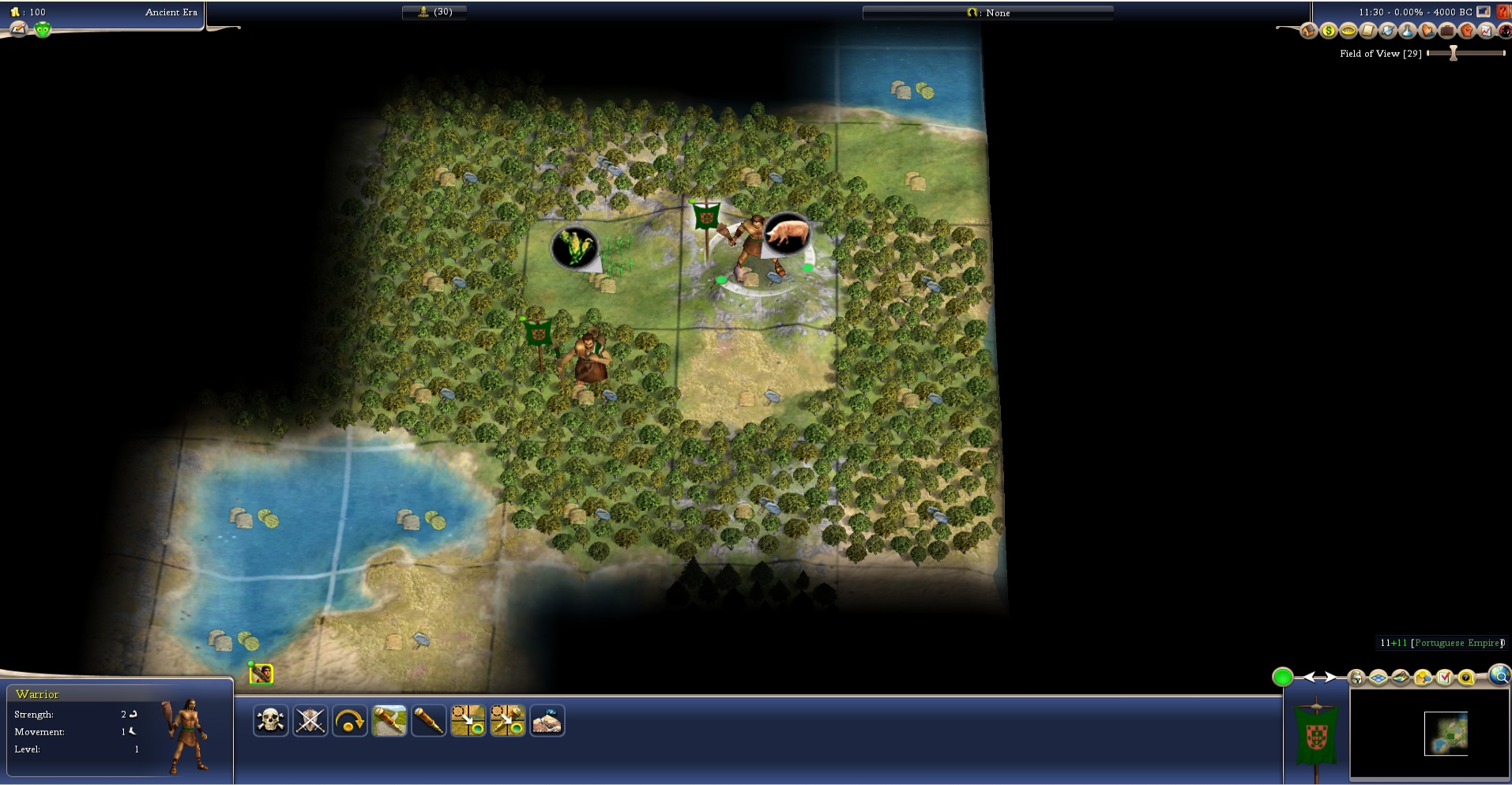The width and height of the screenshot is (1512, 785).
Task: Select the minimap
Action: (x=1445, y=734)
